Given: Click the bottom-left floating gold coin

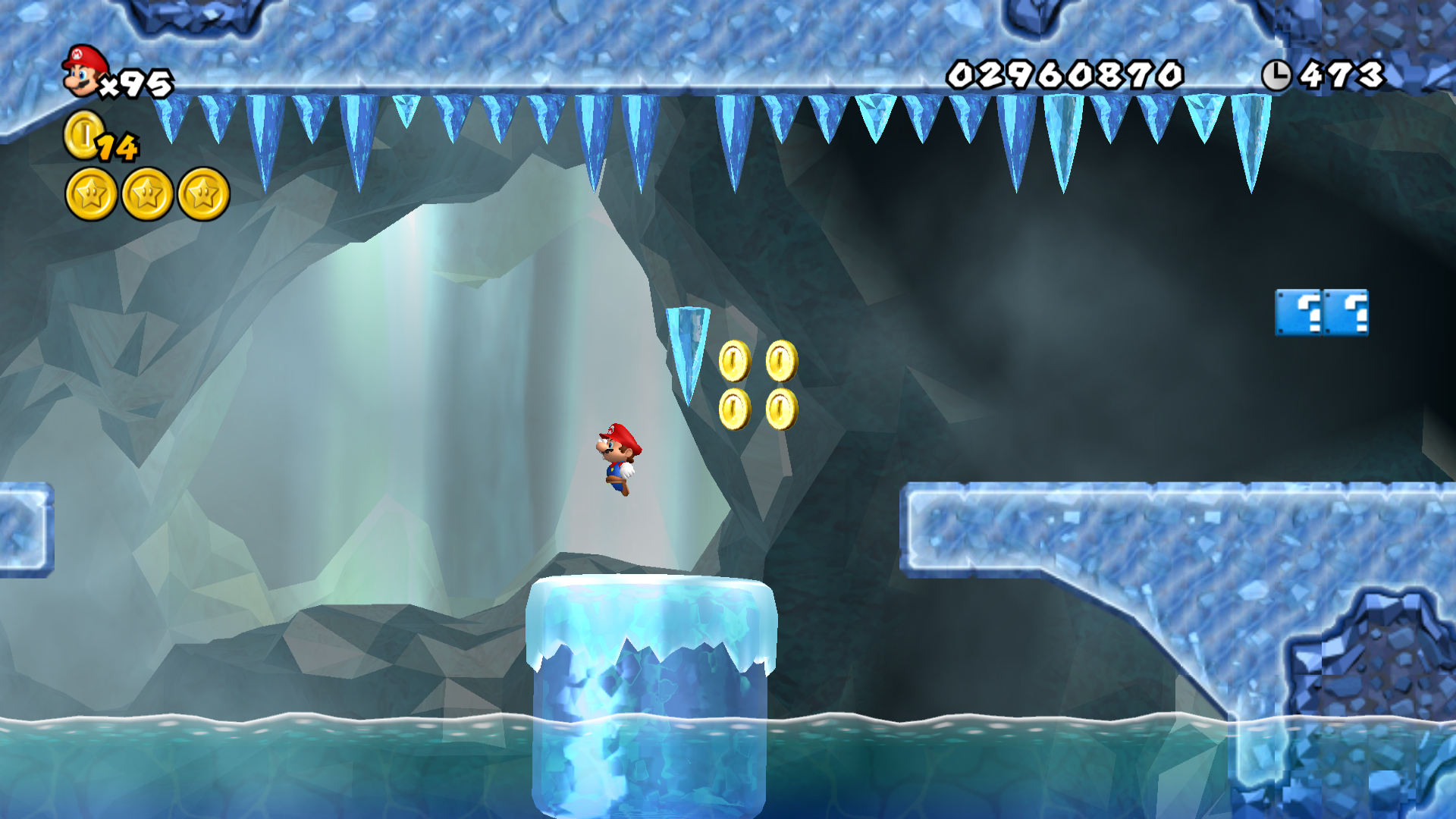Looking at the screenshot, I should pos(734,409).
